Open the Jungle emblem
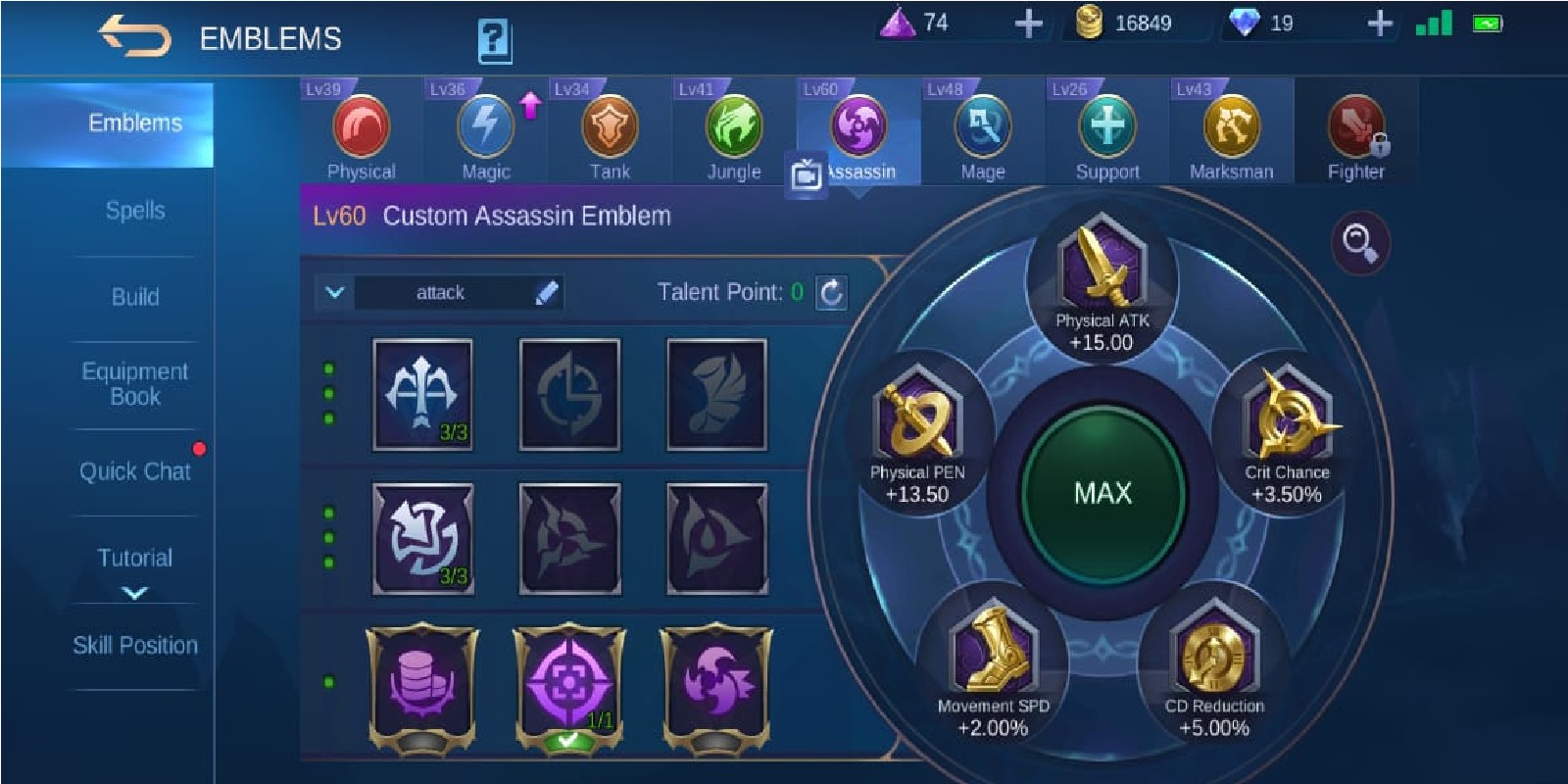 point(733,127)
